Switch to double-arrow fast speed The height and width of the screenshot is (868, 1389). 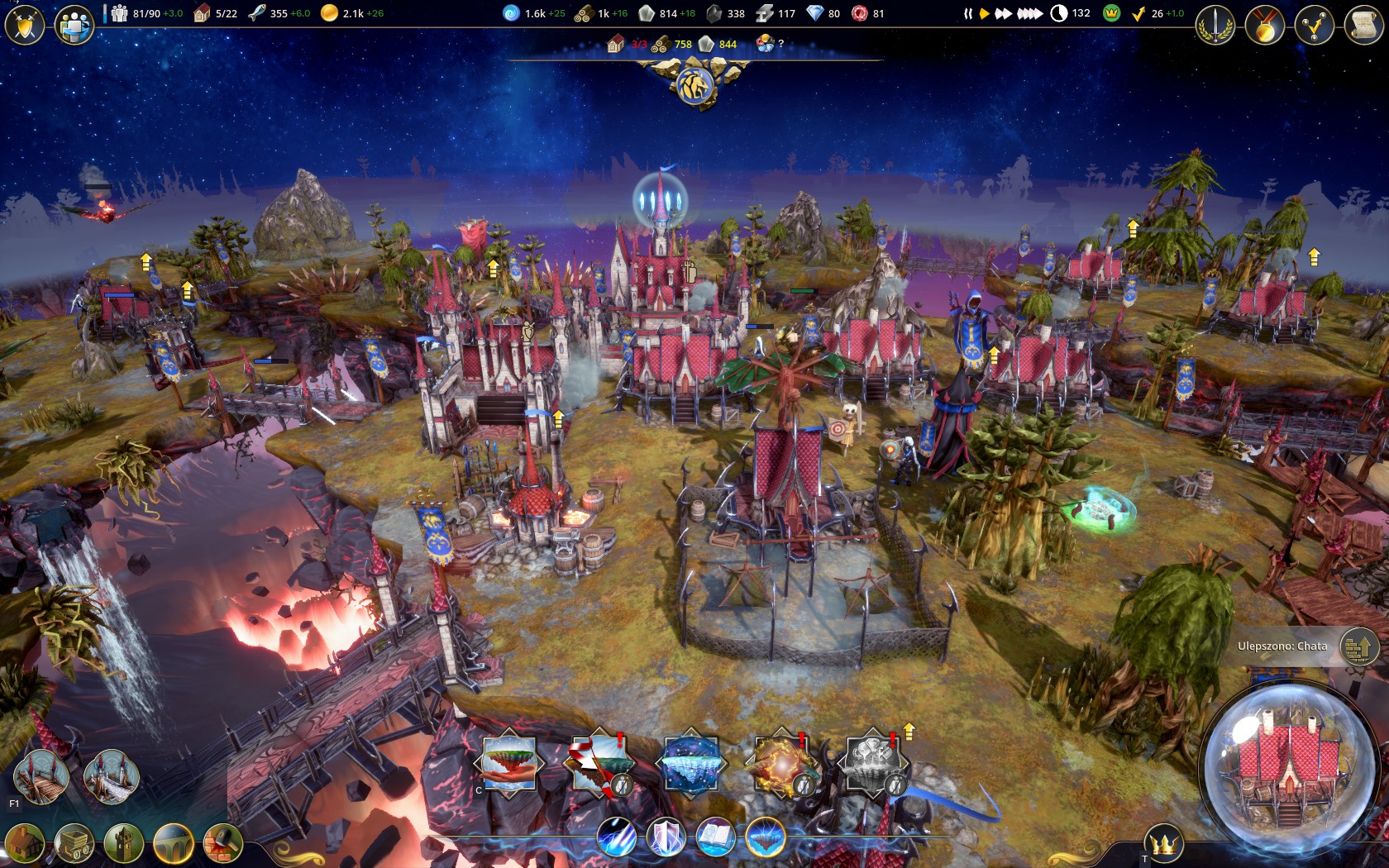click(1003, 14)
